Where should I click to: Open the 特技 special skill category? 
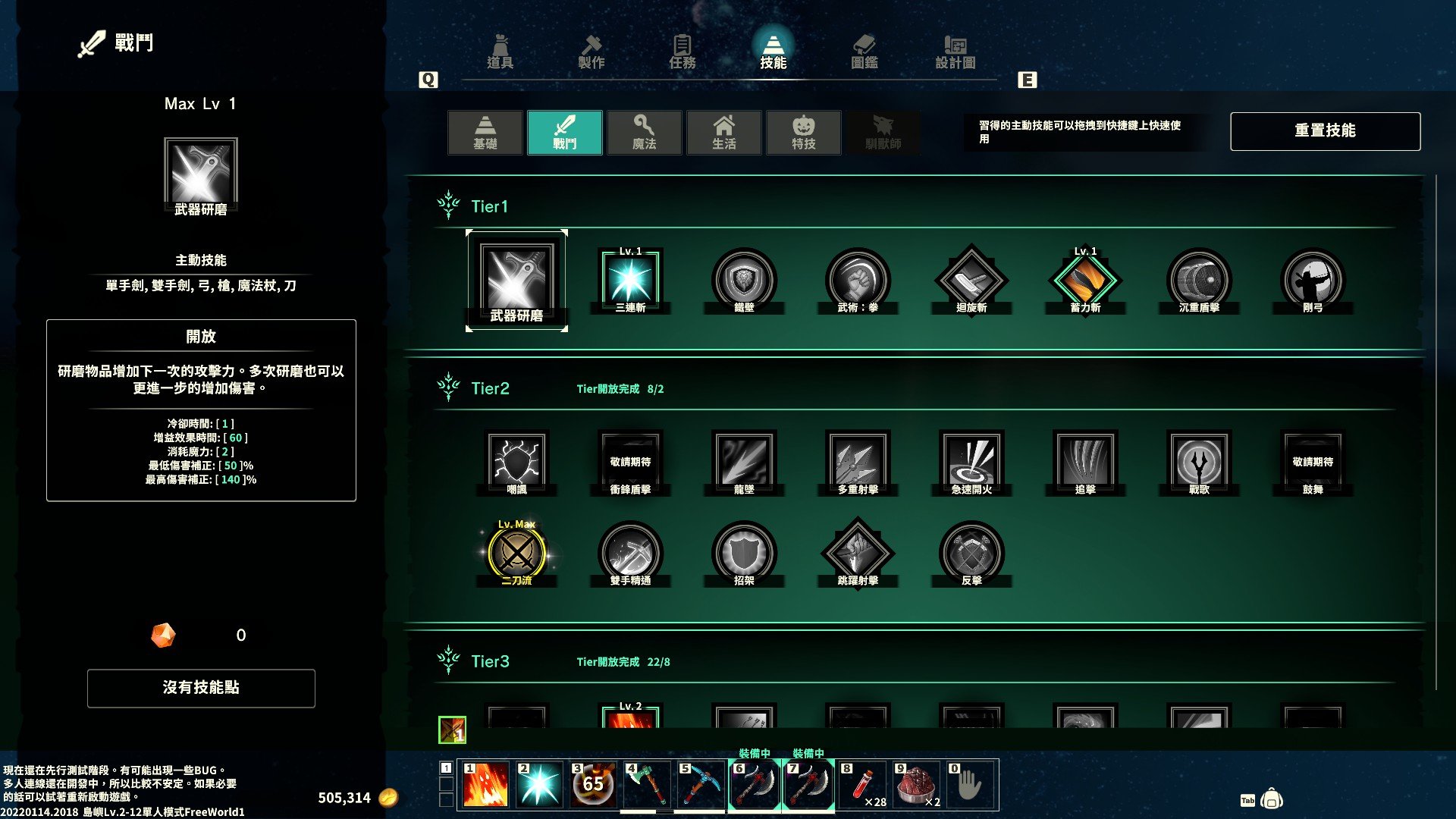pyautogui.click(x=804, y=133)
